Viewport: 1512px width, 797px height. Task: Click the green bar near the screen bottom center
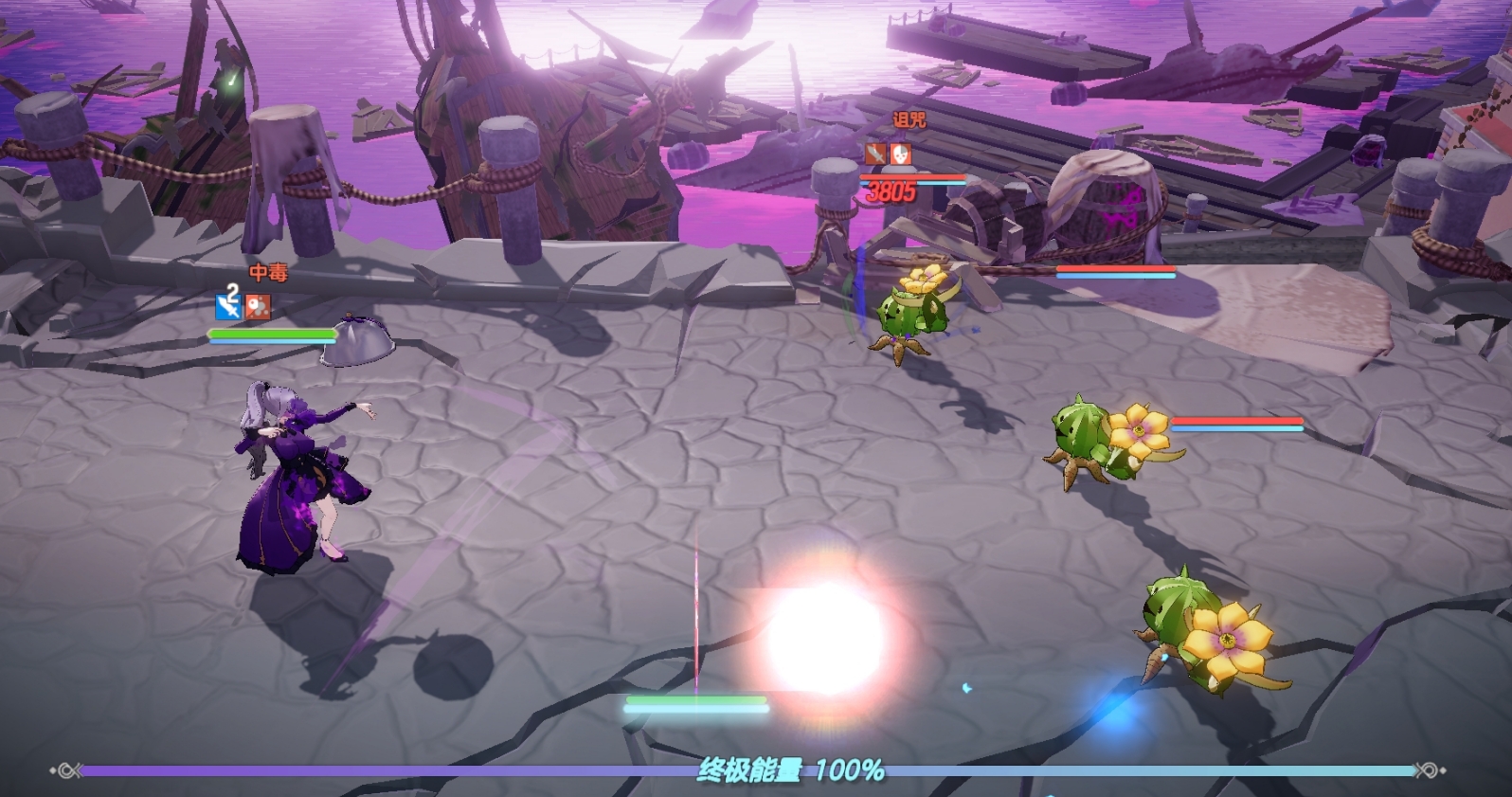click(697, 701)
